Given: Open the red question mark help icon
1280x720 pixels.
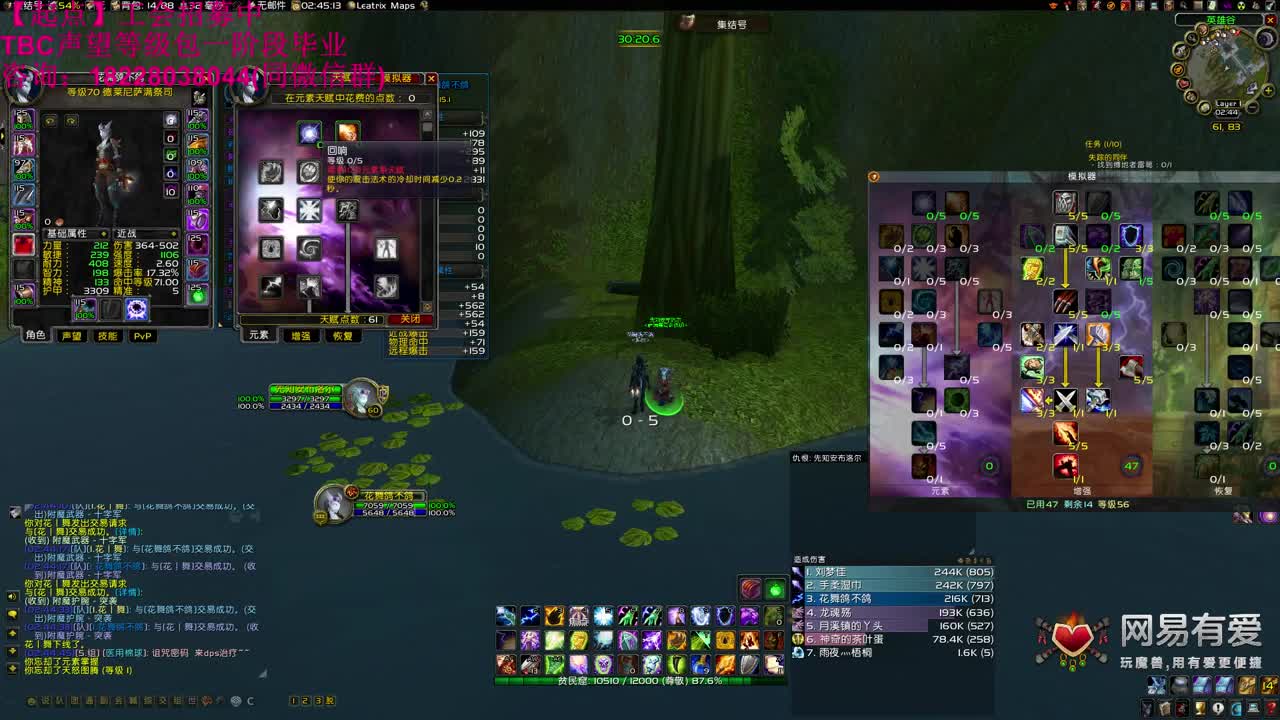Looking at the screenshot, I should click(1271, 708).
